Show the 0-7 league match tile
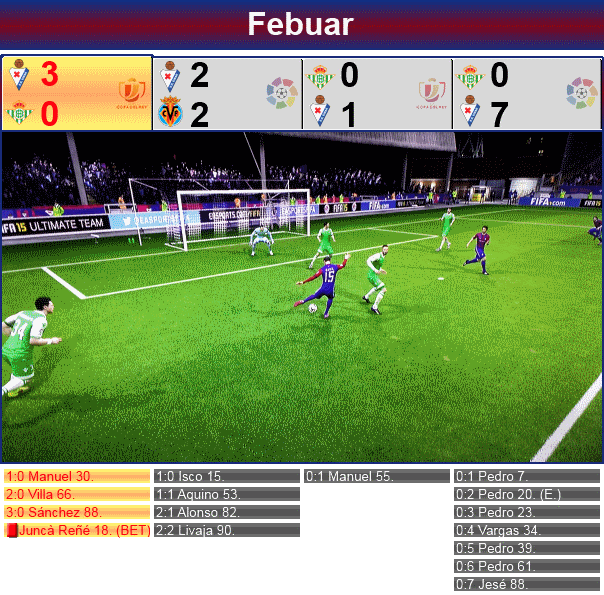 pos(527,94)
